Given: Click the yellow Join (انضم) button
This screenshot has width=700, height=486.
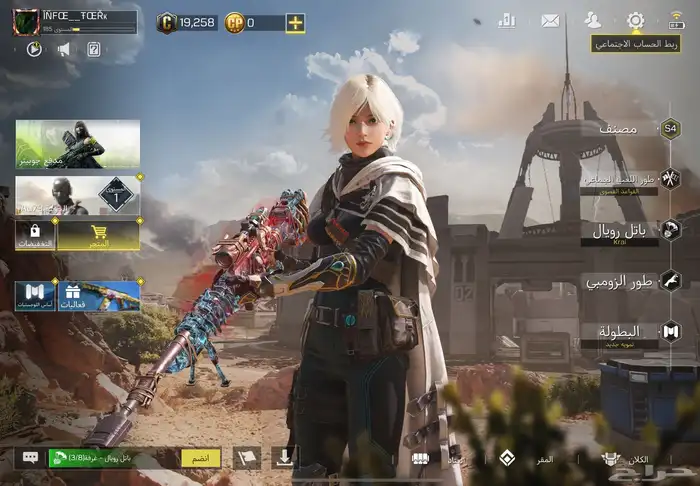Looking at the screenshot, I should pyautogui.click(x=200, y=458).
